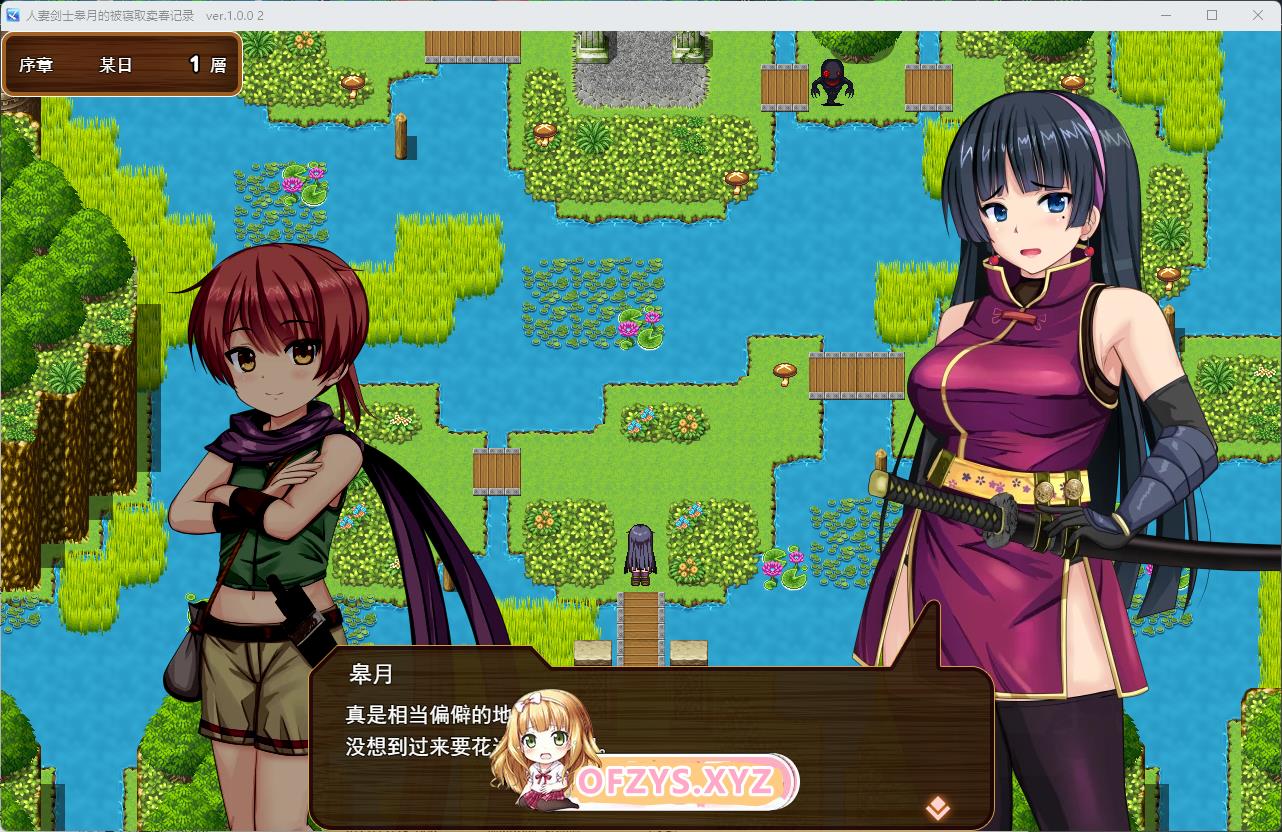This screenshot has height=832, width=1282.
Task: Maximize the game window
Action: 1212,15
